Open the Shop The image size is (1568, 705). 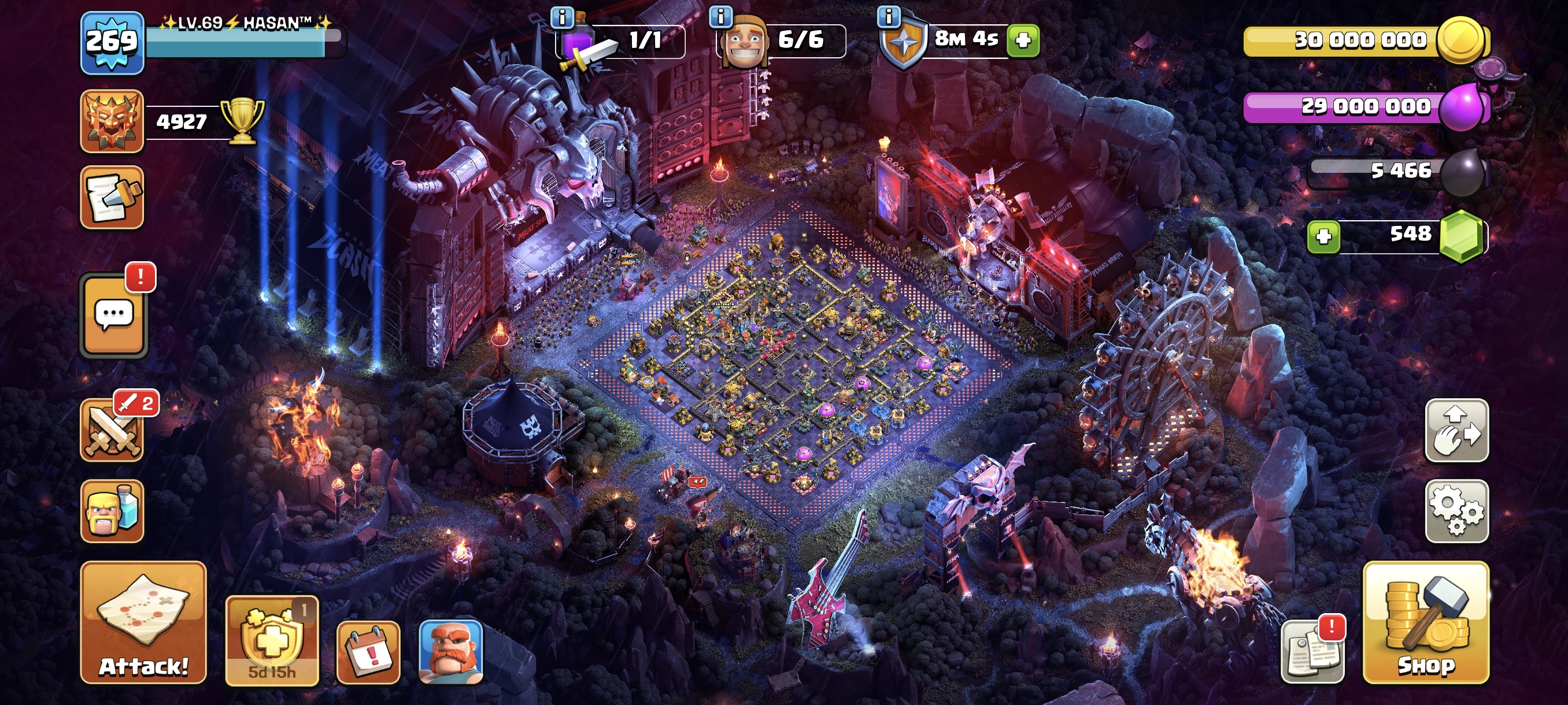[1426, 622]
